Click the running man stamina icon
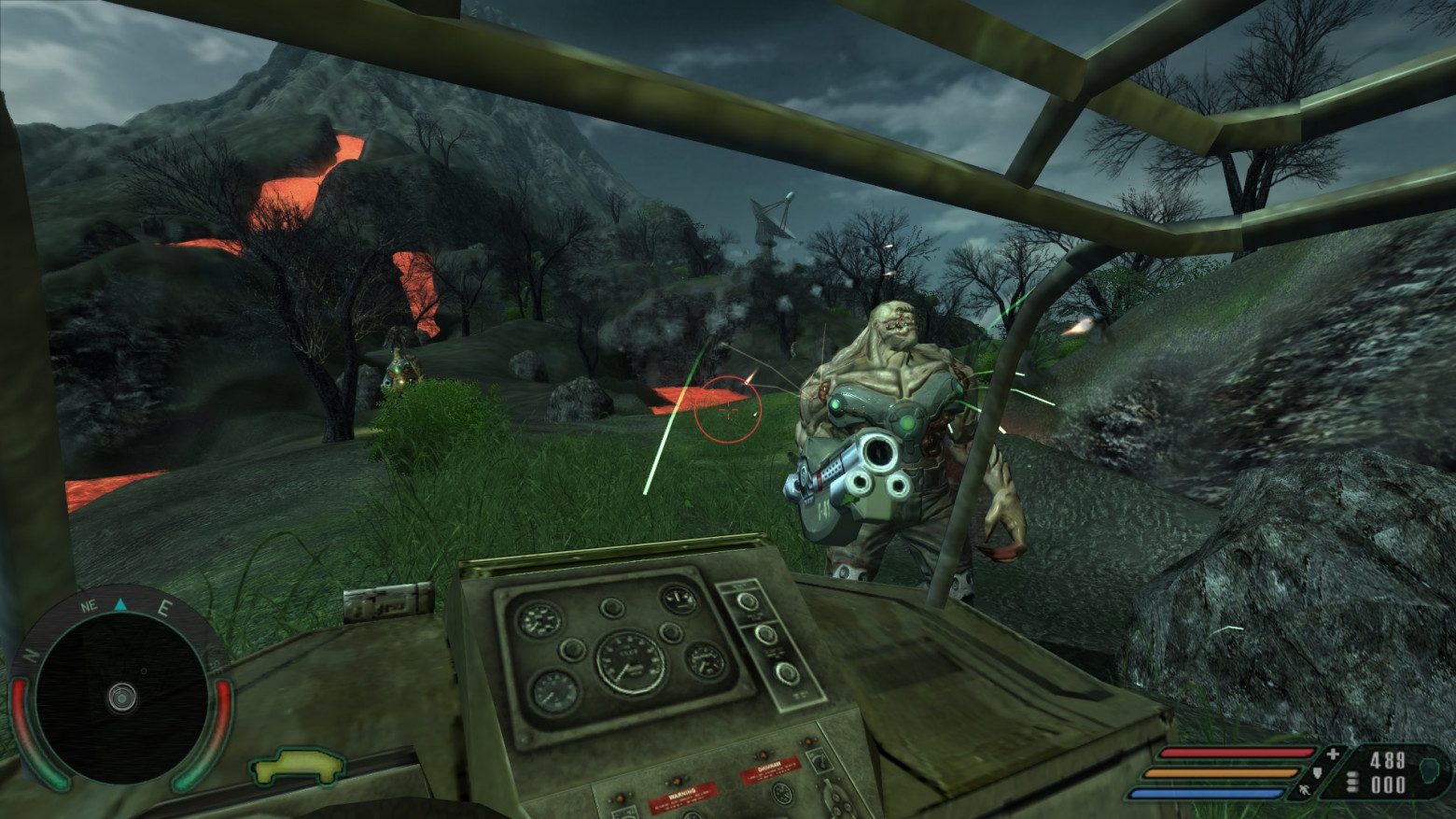The height and width of the screenshot is (819, 1456). [x=1303, y=791]
